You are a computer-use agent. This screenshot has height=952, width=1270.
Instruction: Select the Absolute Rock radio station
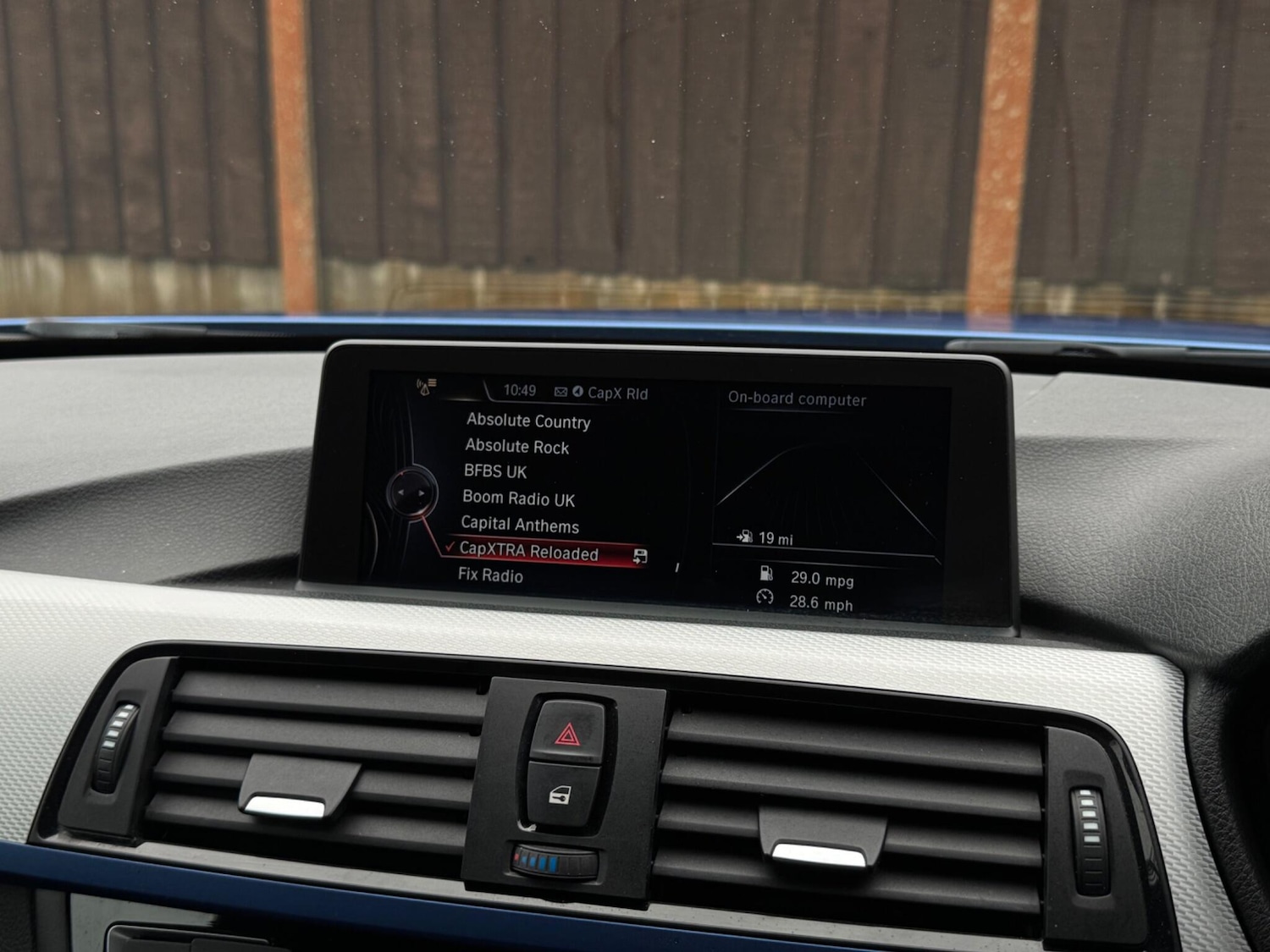pos(516,447)
